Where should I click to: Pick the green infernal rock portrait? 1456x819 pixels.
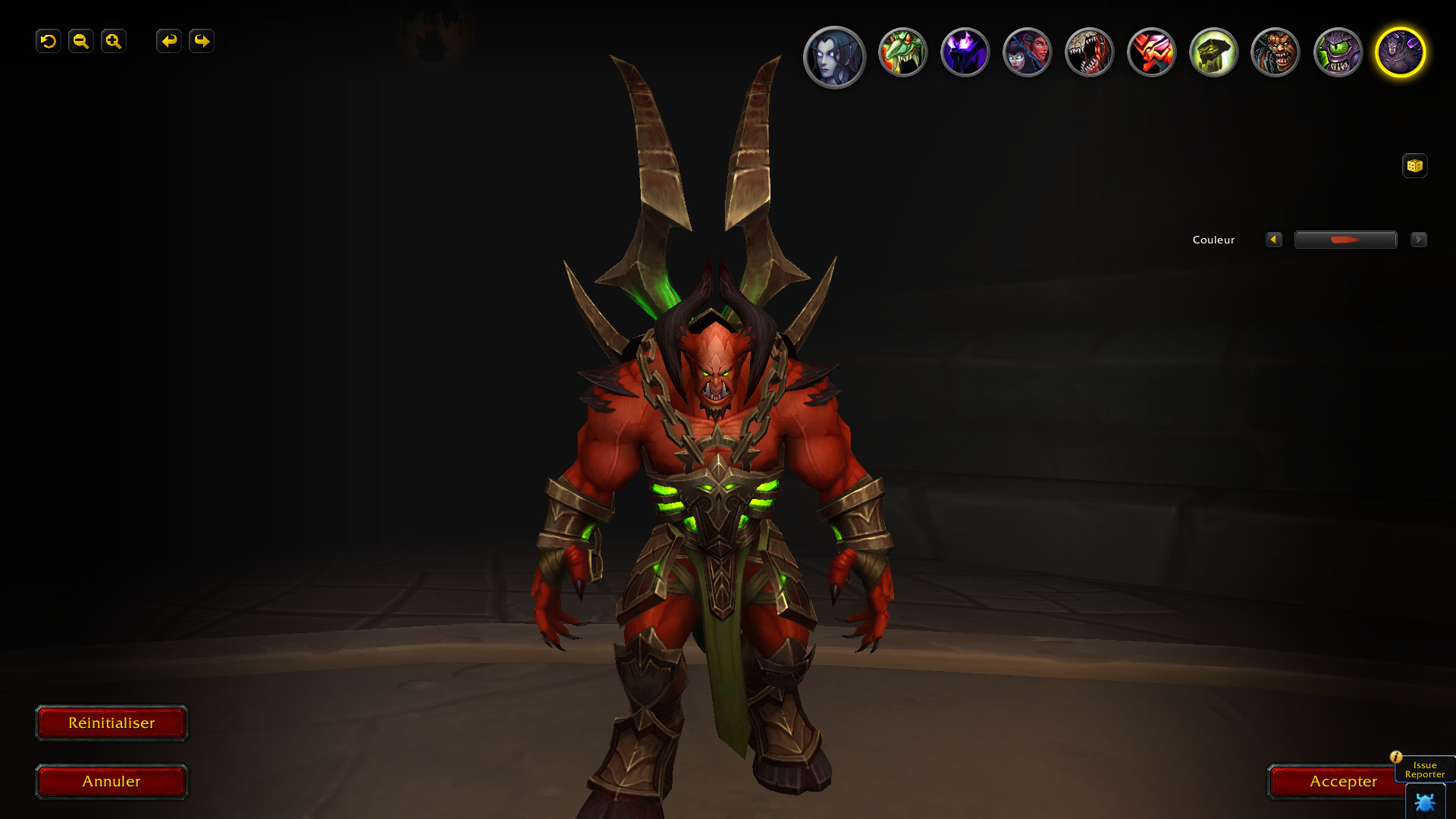(x=1213, y=53)
